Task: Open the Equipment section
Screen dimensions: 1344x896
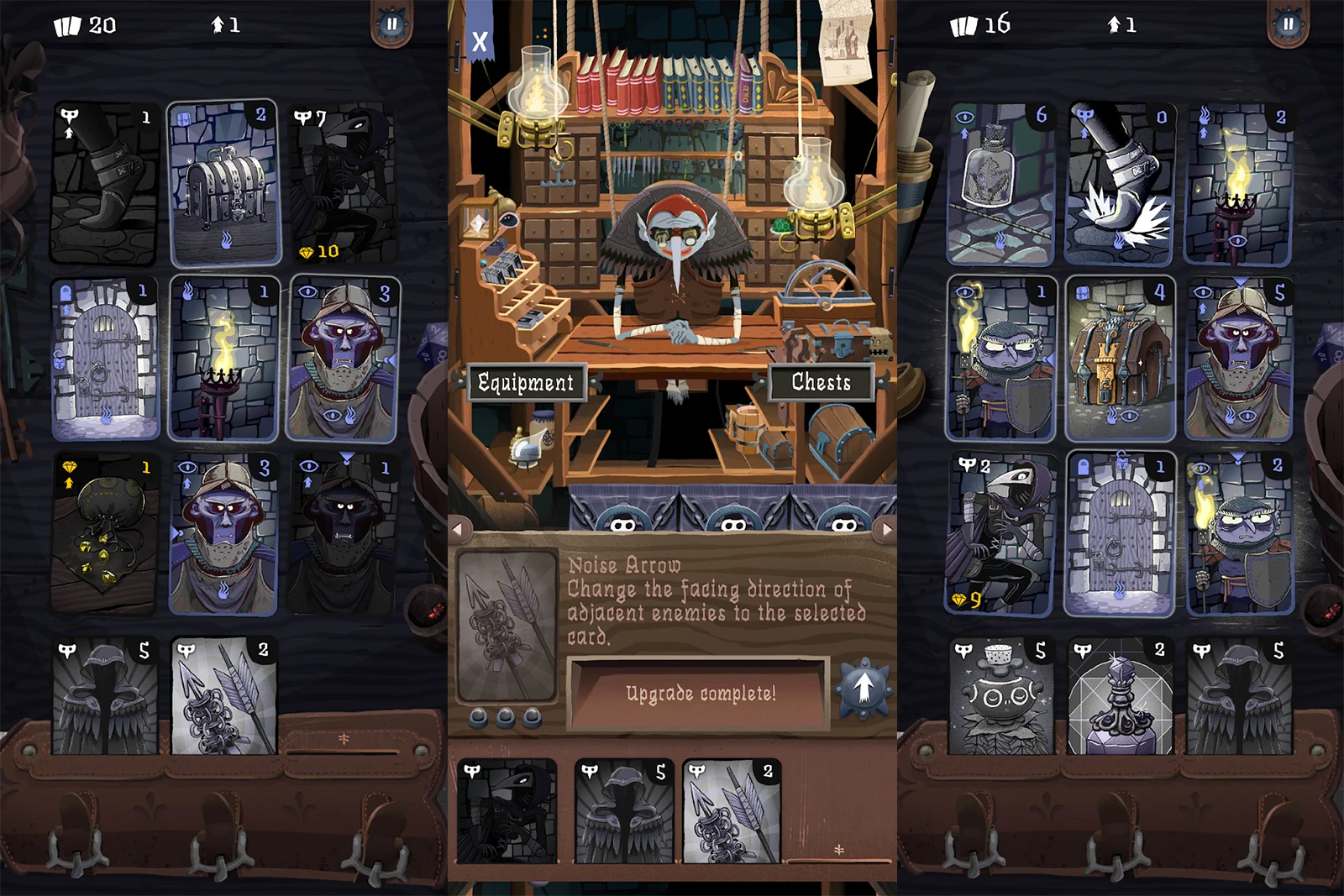Action: (526, 383)
